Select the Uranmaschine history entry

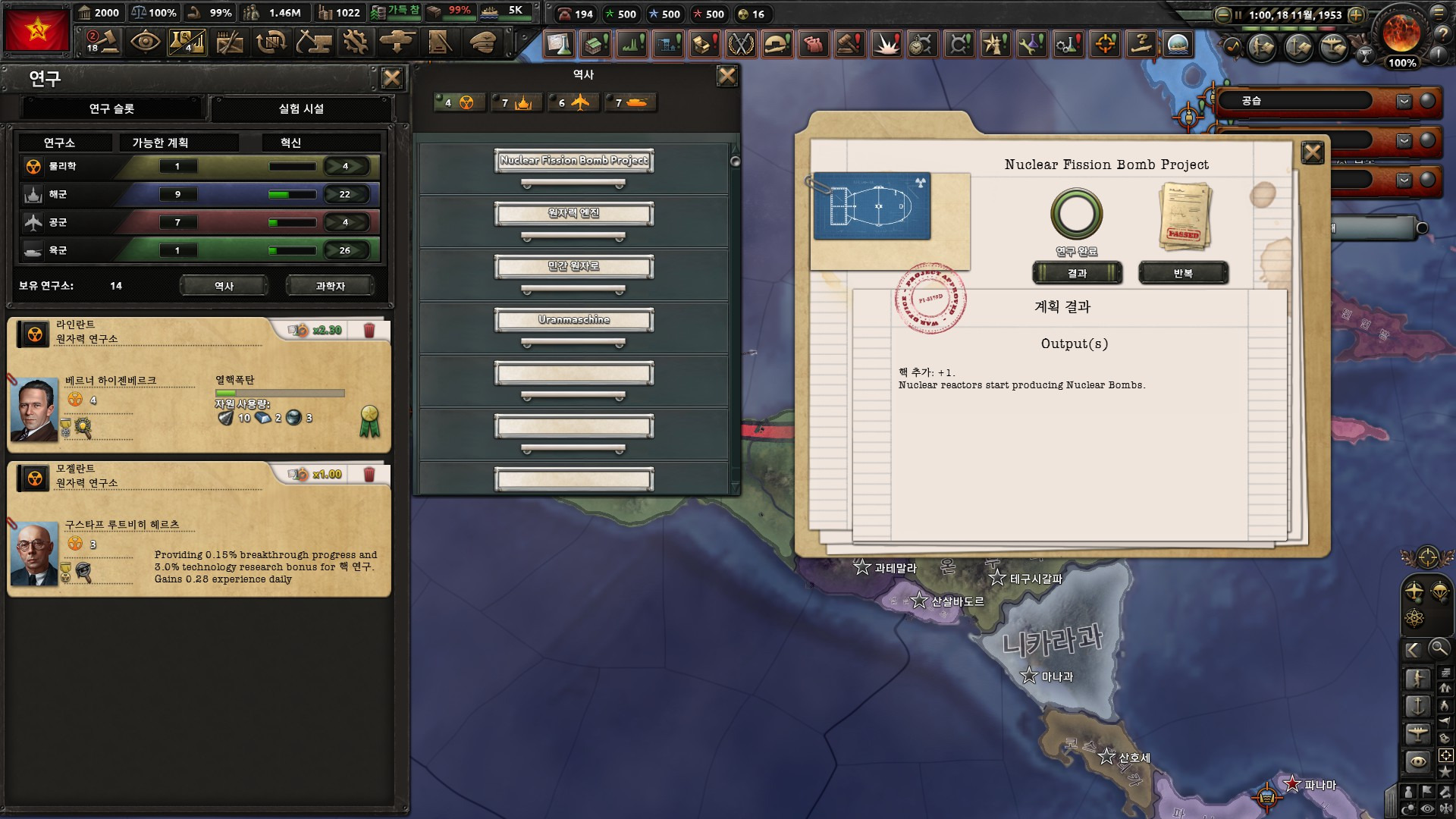click(573, 320)
